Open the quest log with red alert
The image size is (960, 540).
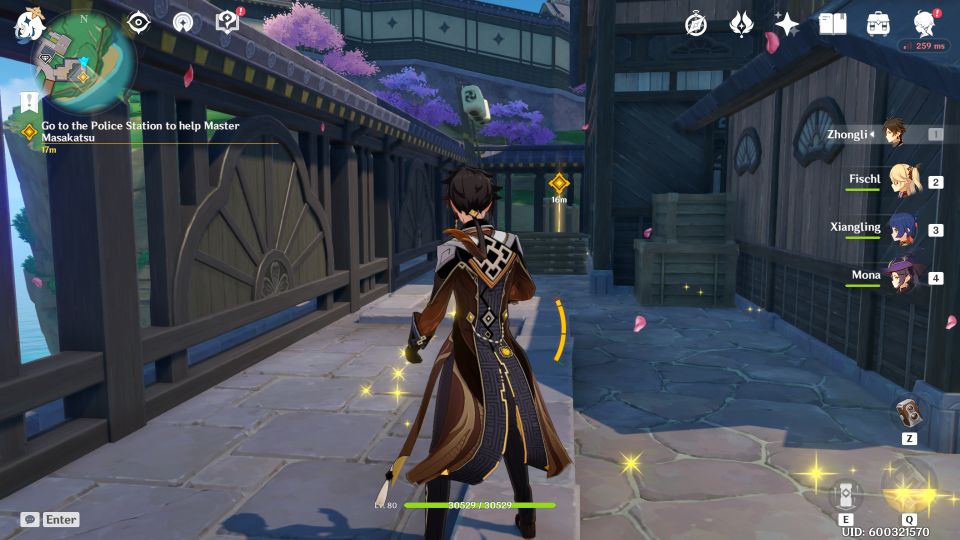click(227, 23)
